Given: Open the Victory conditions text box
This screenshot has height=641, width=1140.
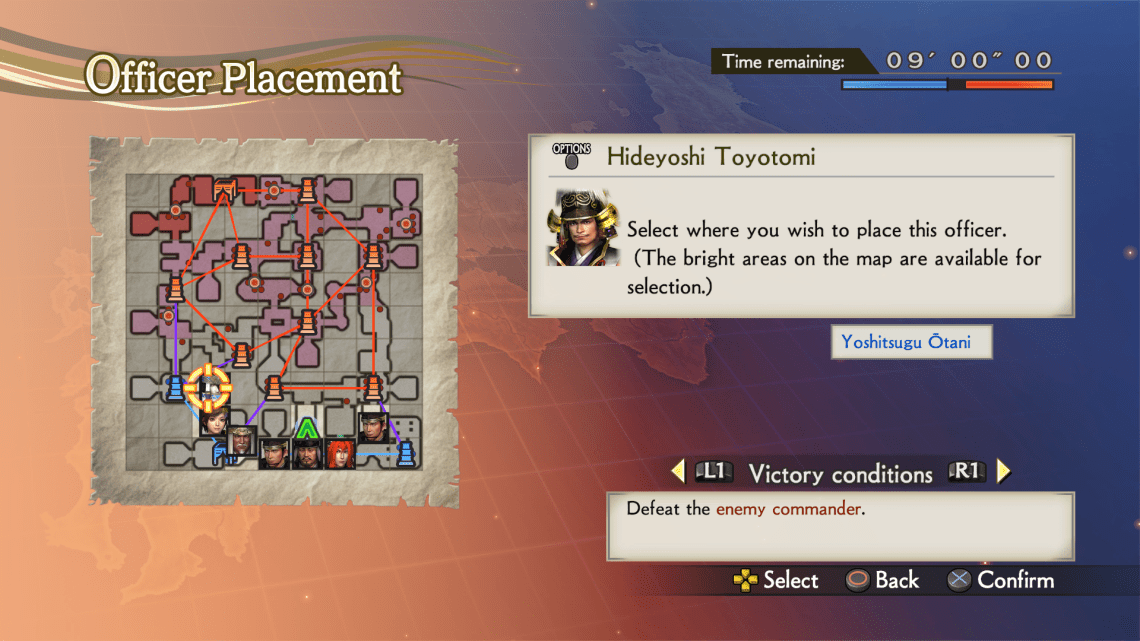Looking at the screenshot, I should click(x=839, y=524).
